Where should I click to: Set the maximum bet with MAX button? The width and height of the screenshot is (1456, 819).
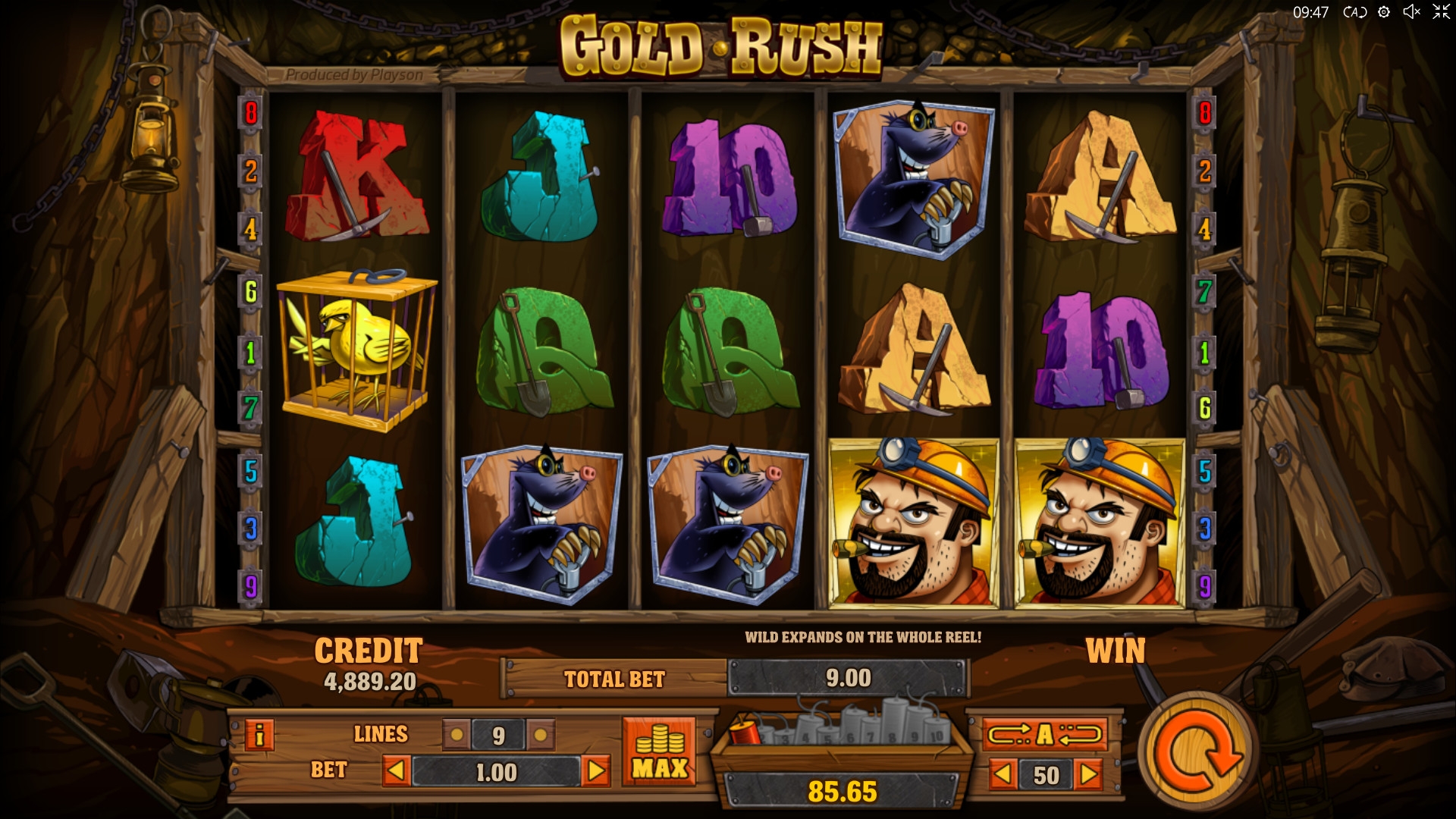pos(659,751)
